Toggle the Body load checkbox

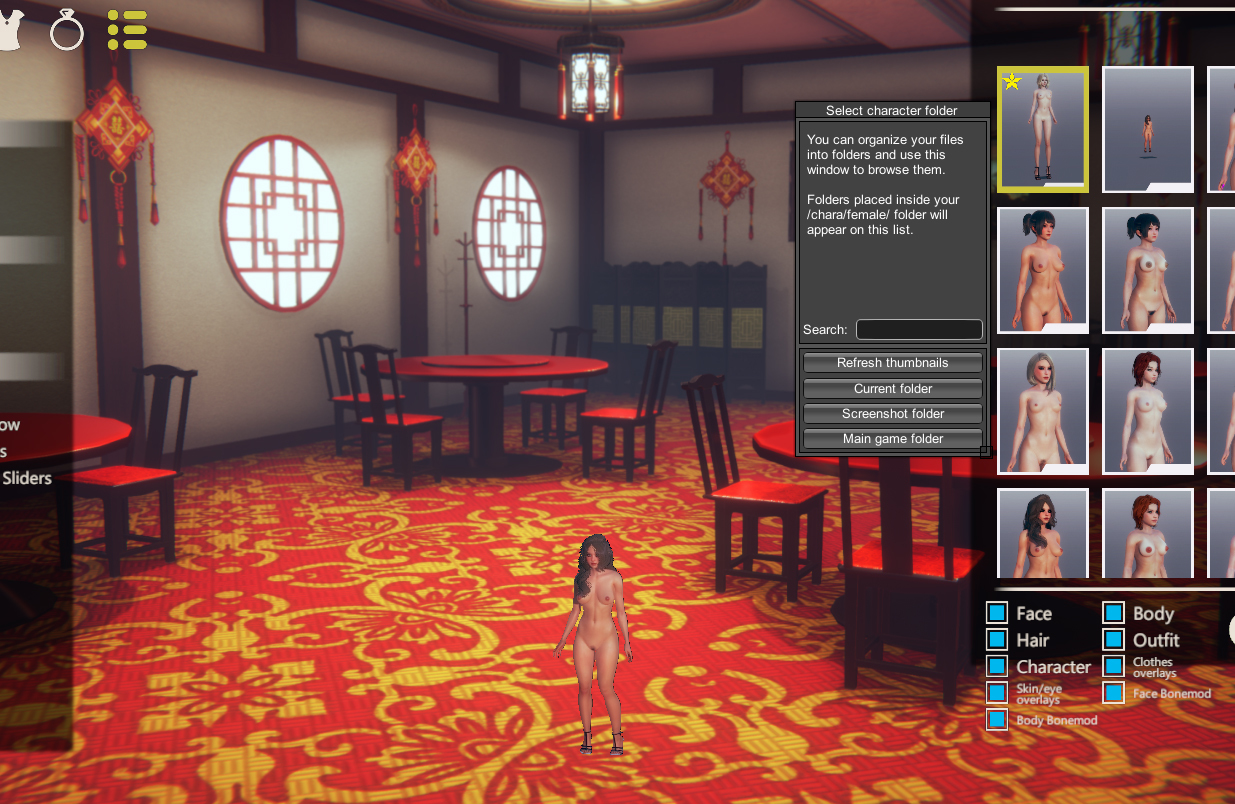tap(1114, 614)
